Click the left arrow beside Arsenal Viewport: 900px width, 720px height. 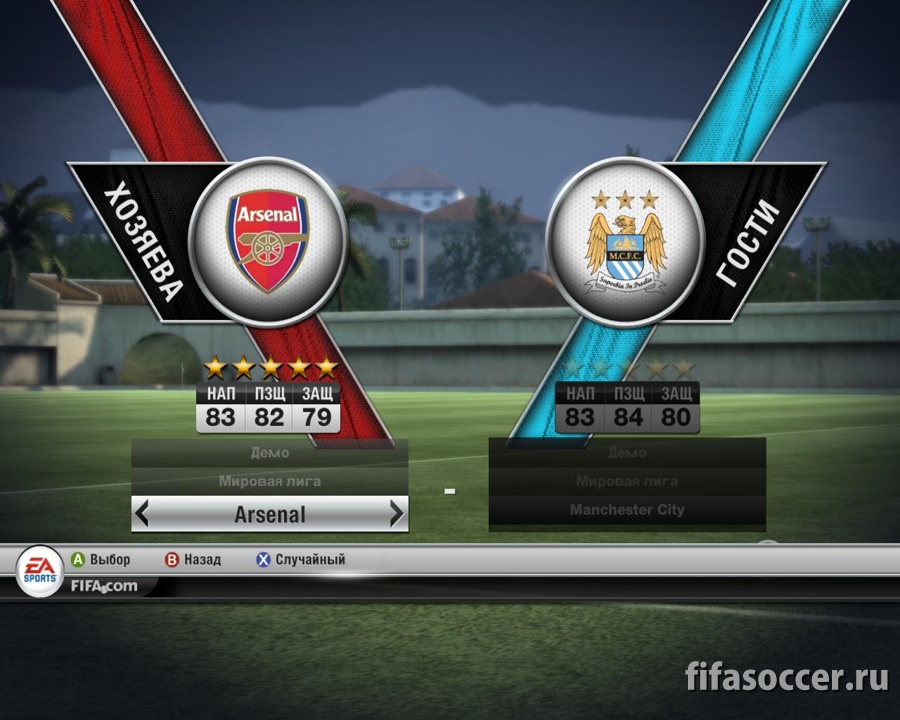143,515
